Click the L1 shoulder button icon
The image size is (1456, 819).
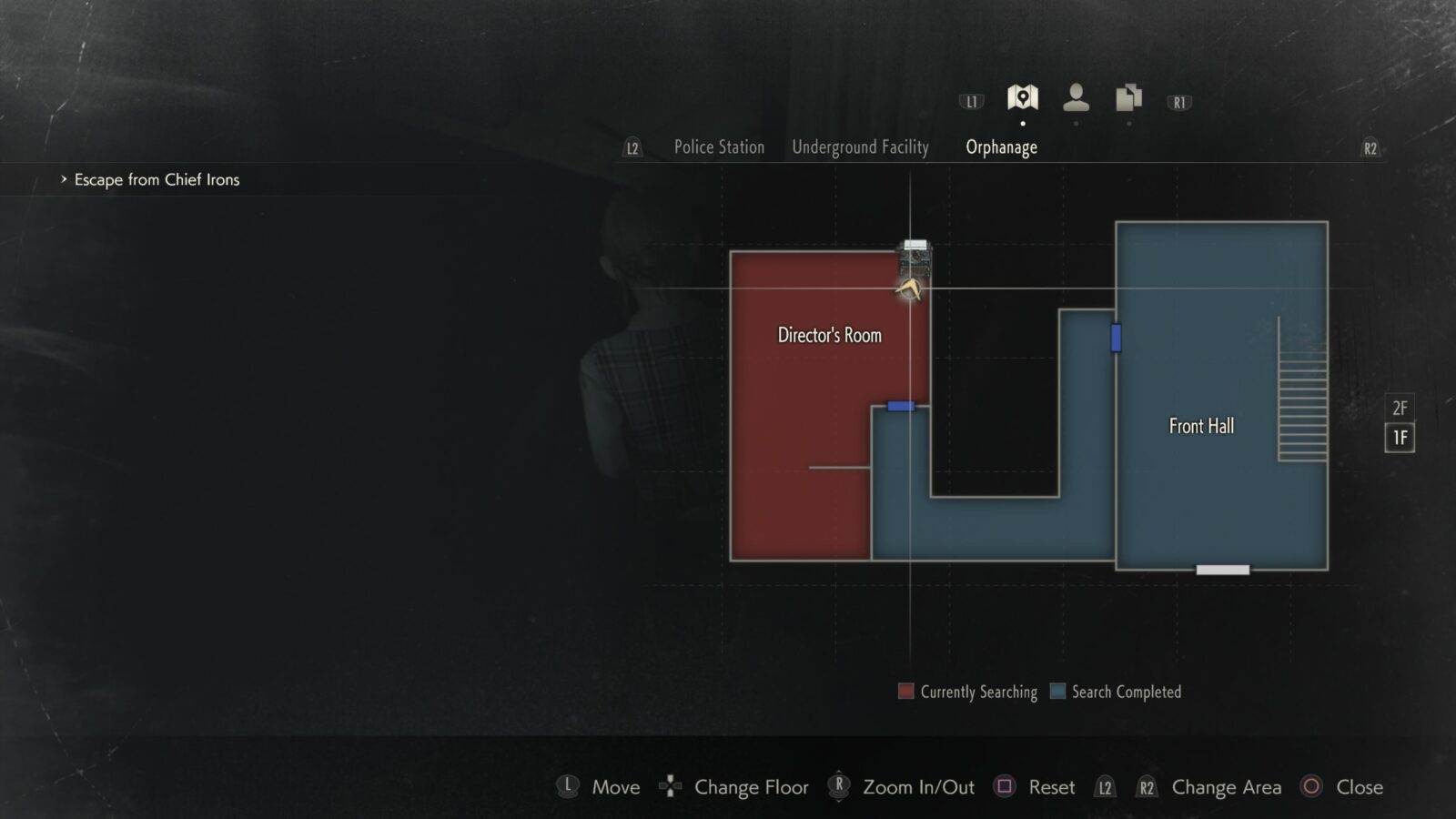[970, 100]
